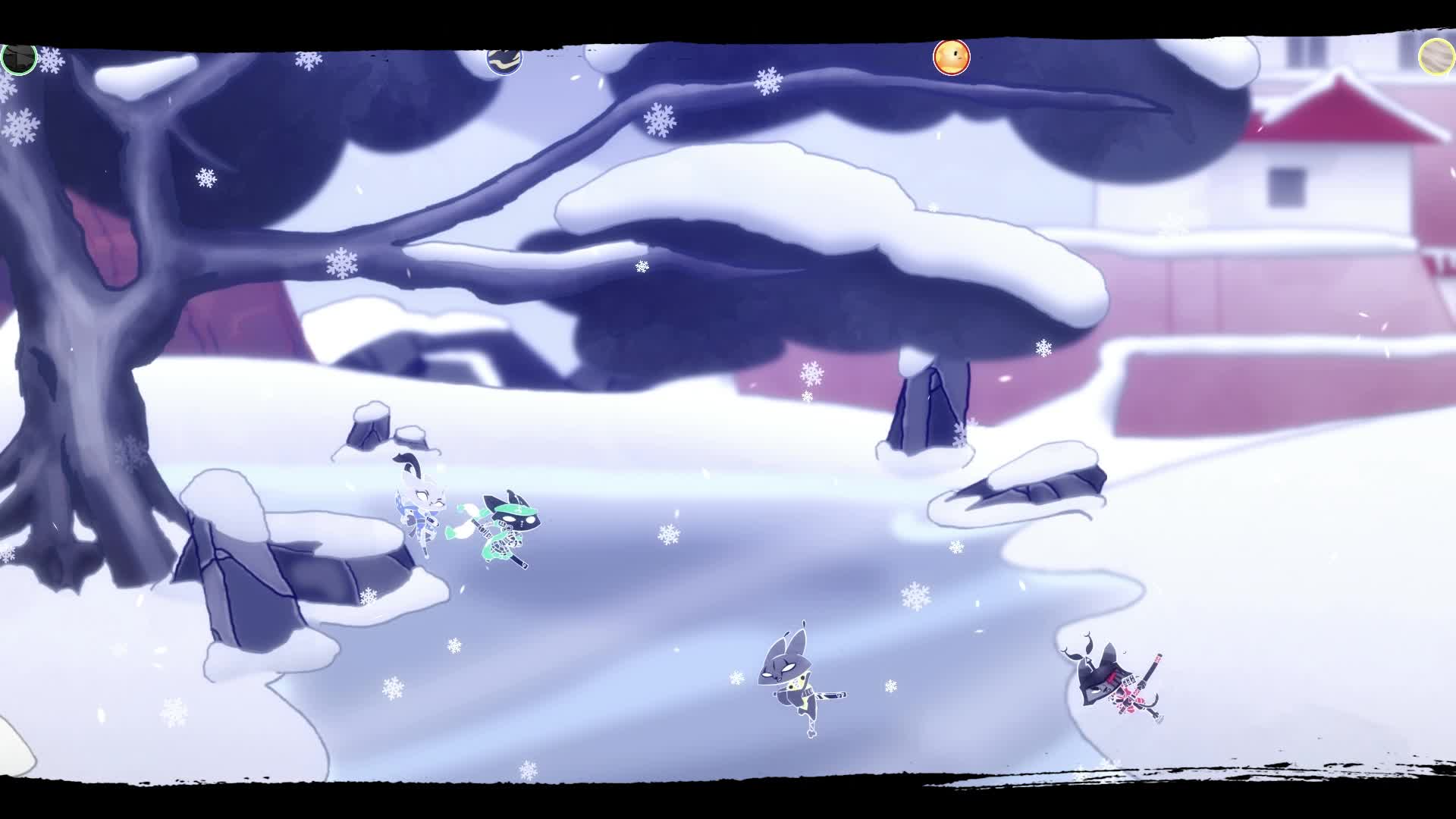This screenshot has width=1456, height=819.
Task: Select the orange chick portrait indicator
Action: pos(950,57)
